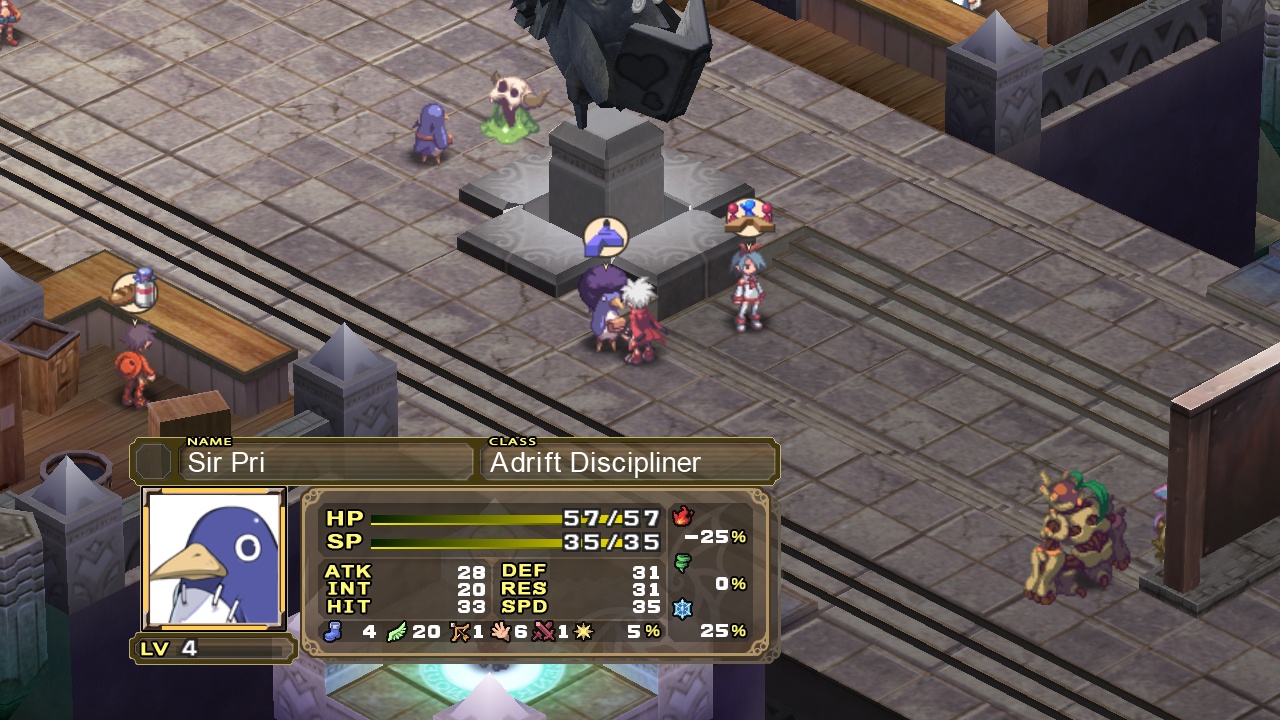
Task: Select the fire resistance flame icon
Action: coord(683,517)
